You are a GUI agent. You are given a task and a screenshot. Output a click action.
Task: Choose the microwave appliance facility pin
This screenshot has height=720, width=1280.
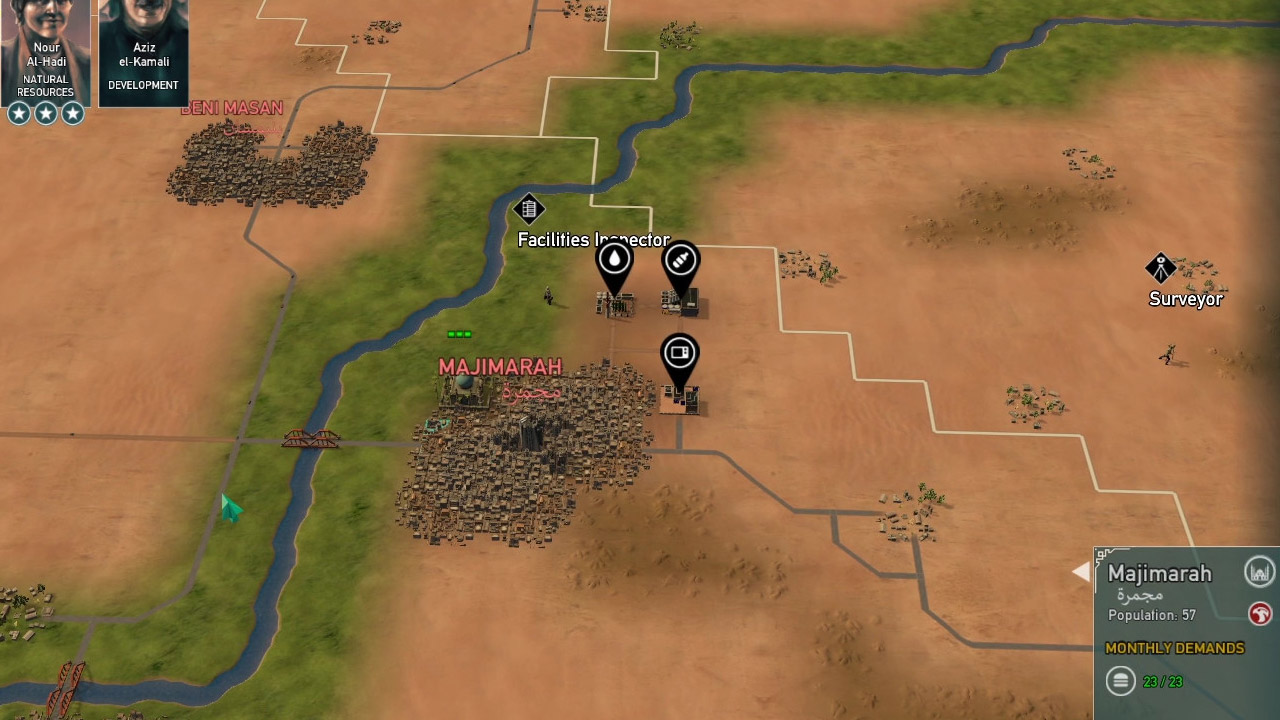tap(679, 353)
